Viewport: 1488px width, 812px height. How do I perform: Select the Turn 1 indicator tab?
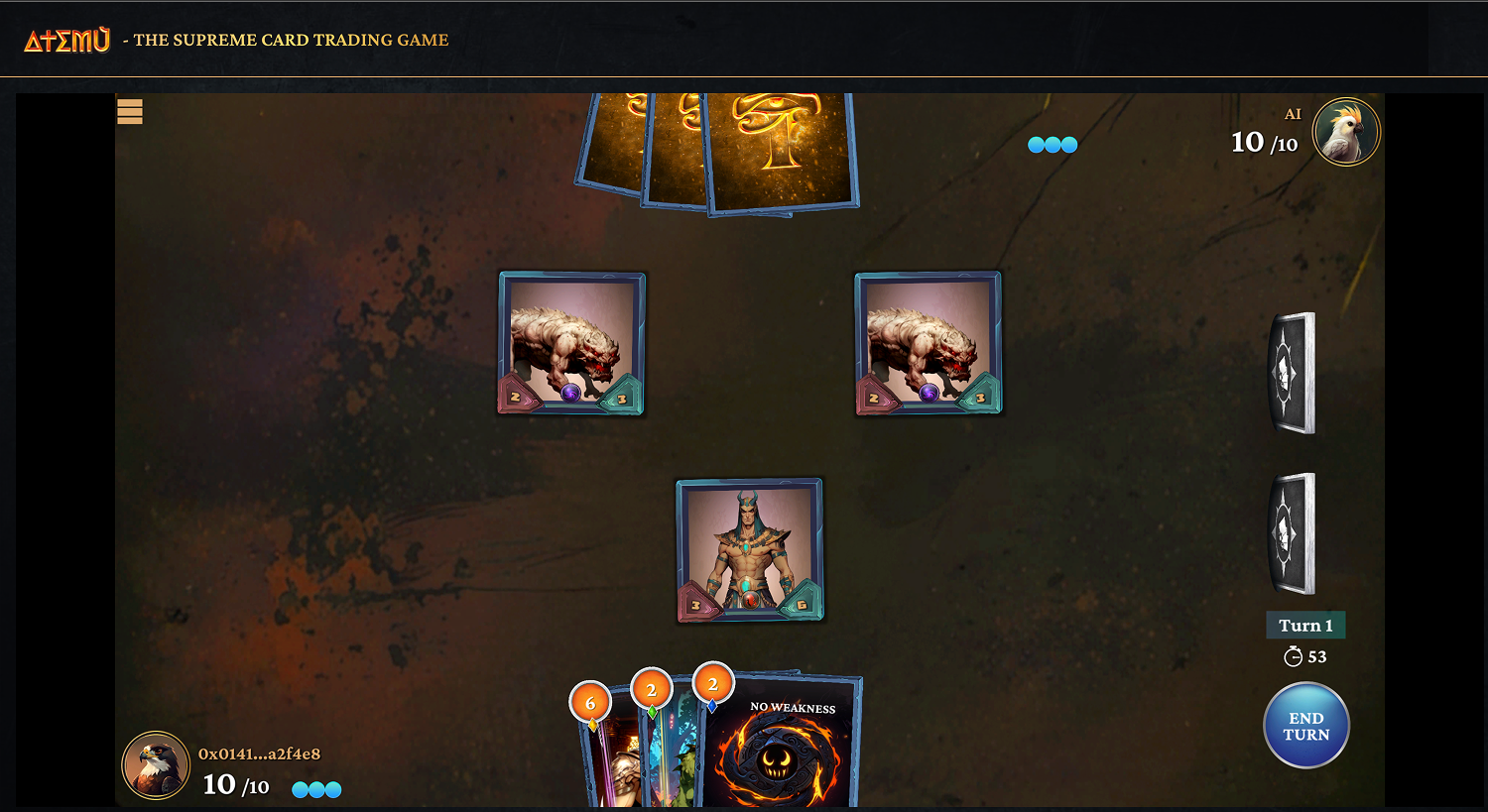1304,625
